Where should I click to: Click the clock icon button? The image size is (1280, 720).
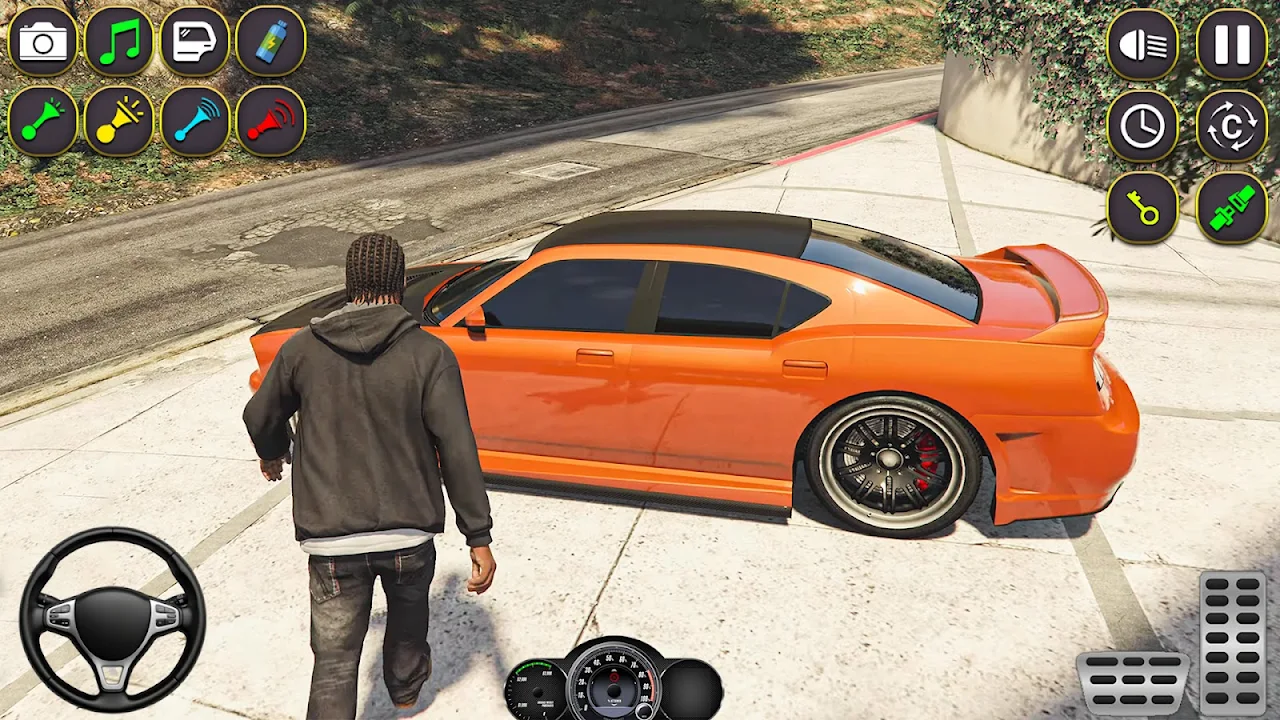(x=1143, y=126)
